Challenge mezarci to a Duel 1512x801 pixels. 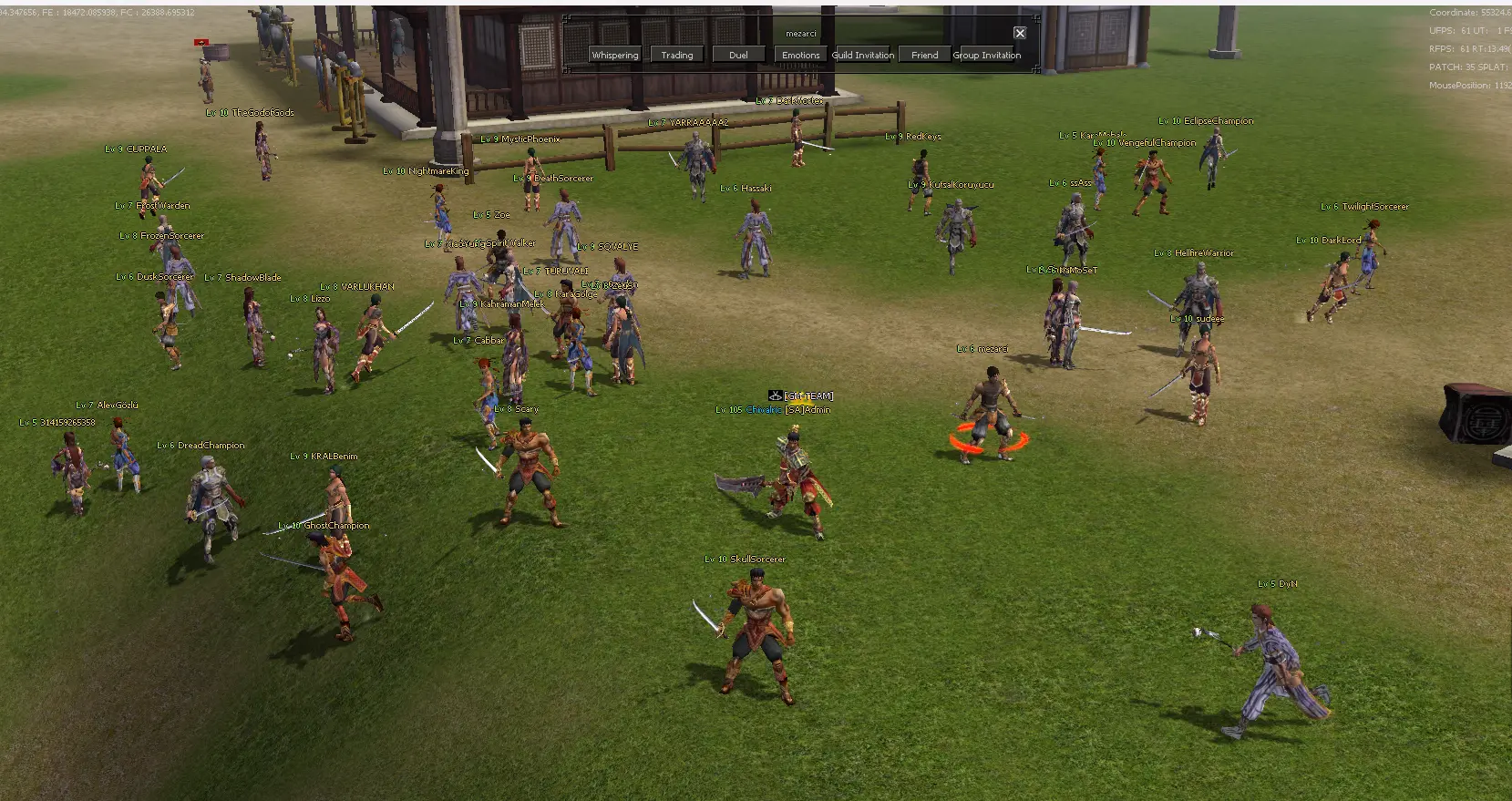738,55
